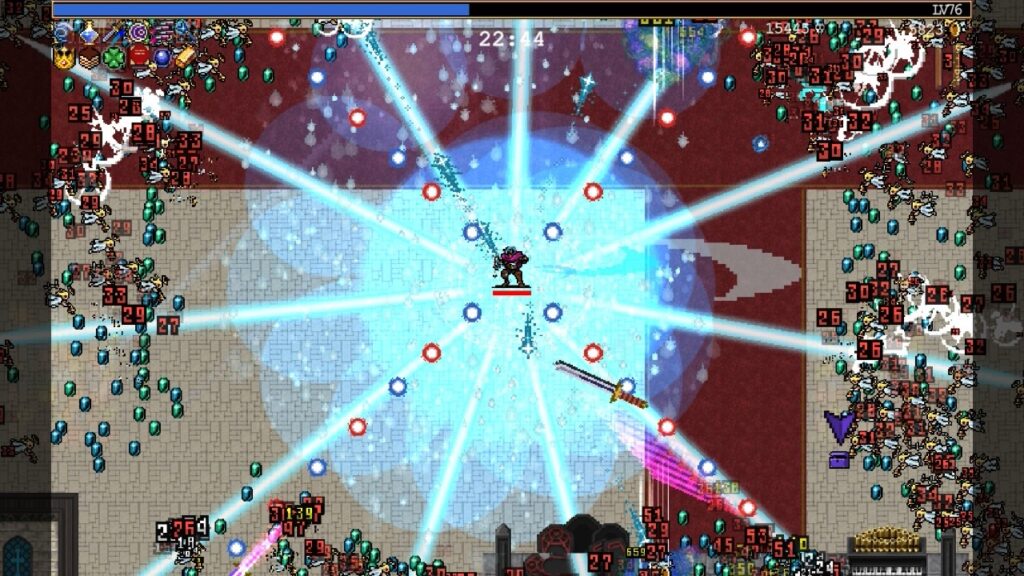Select the pink daggers weapon icon

(162, 33)
